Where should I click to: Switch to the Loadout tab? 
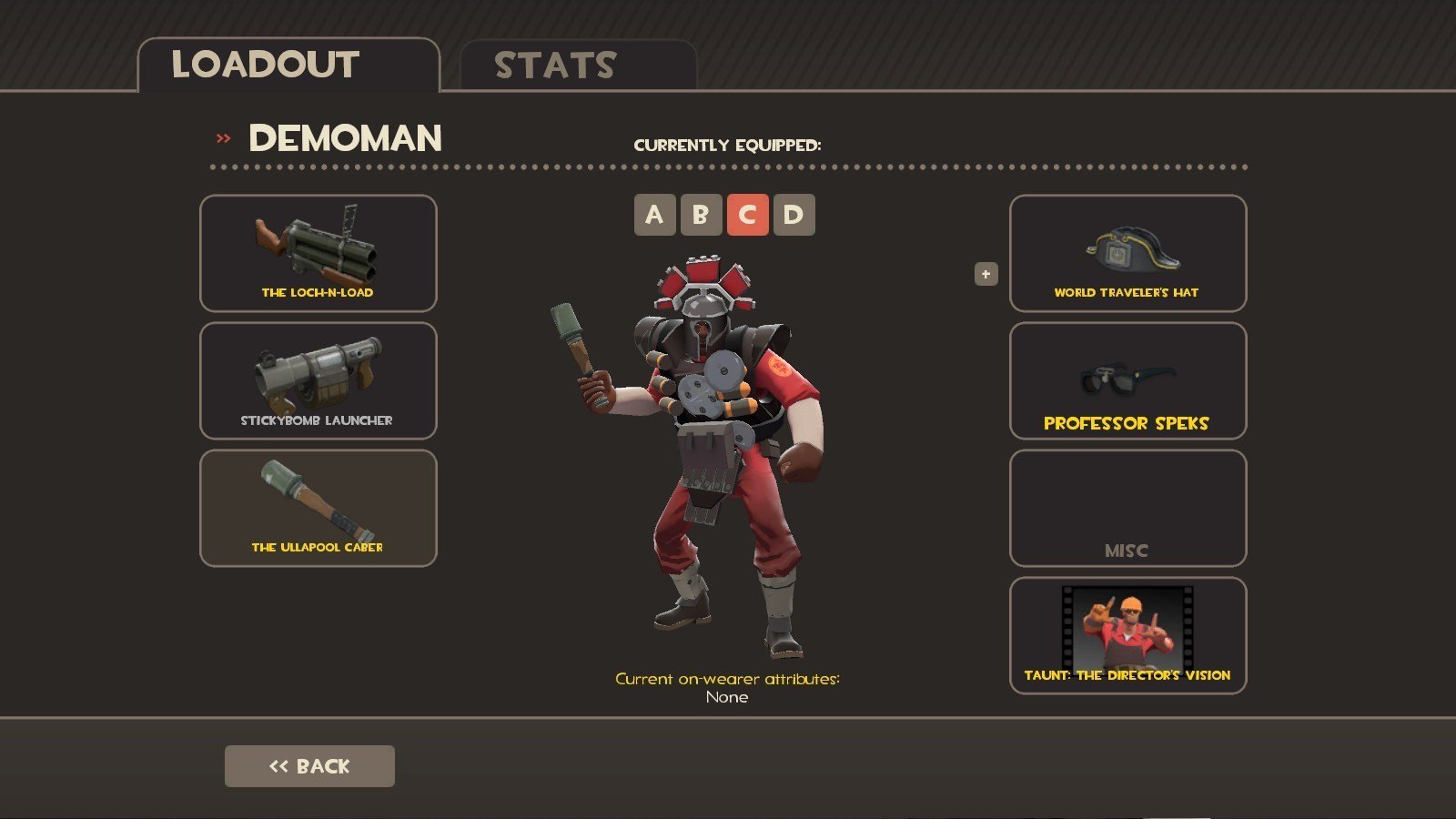point(288,66)
